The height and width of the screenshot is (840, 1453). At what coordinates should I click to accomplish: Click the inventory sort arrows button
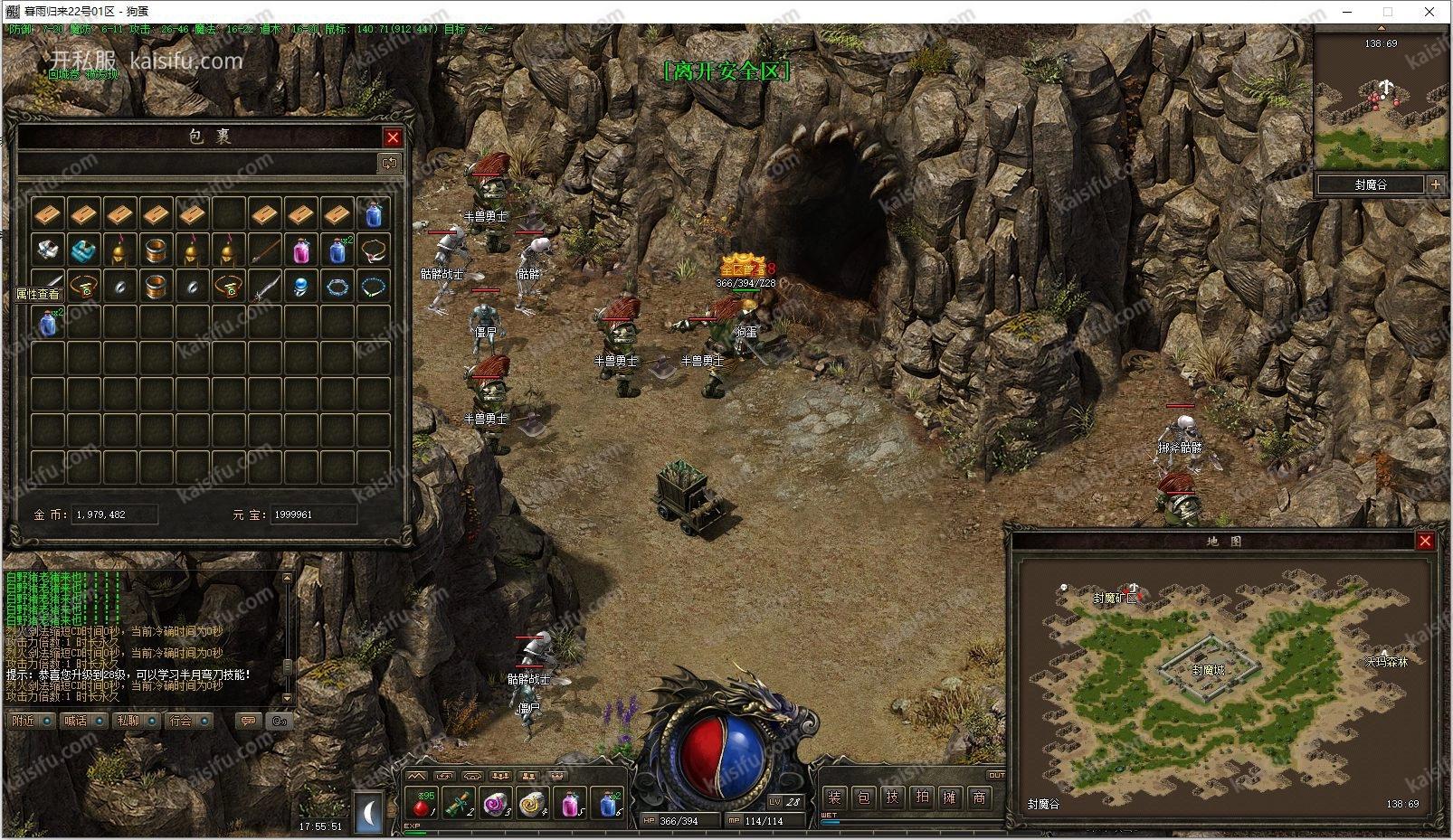(x=390, y=164)
